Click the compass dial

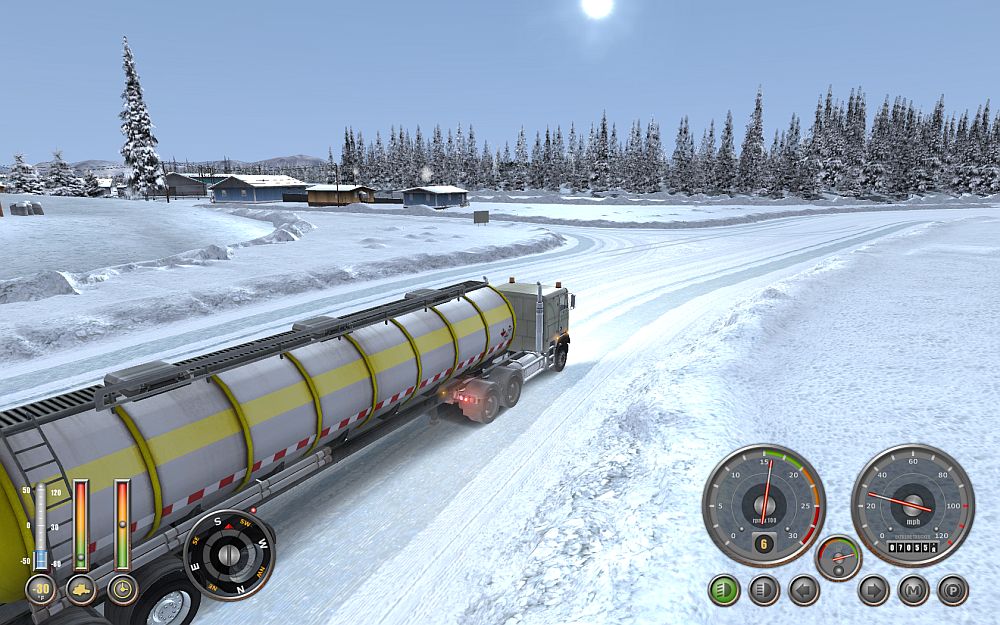tap(229, 555)
